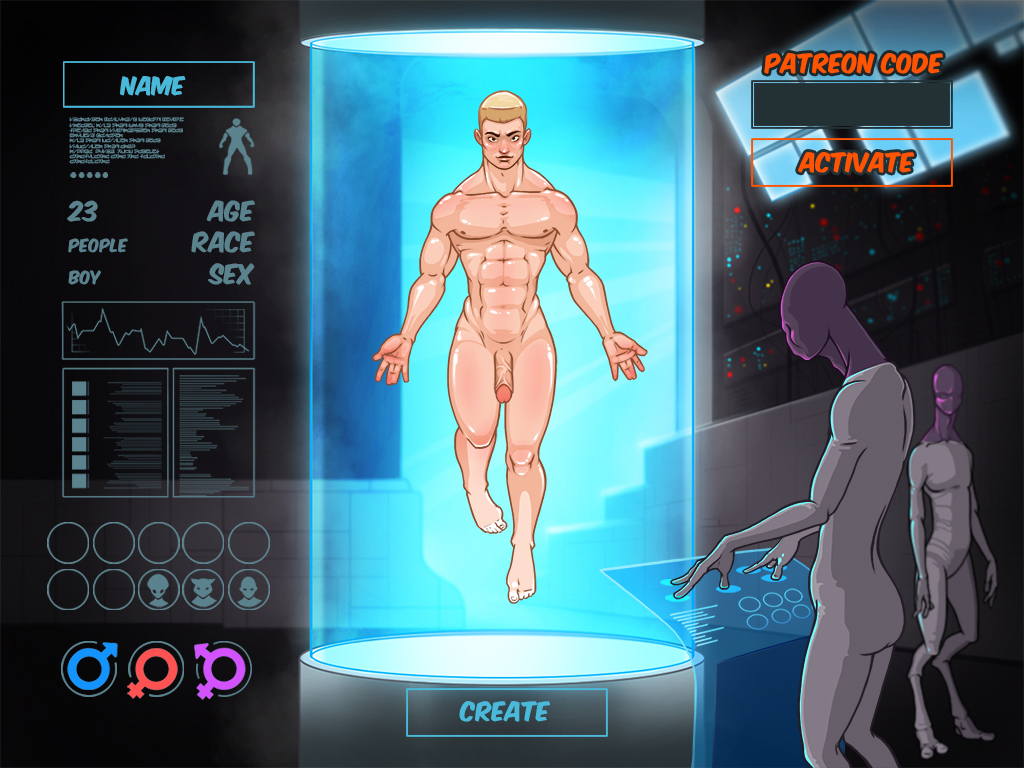Viewport: 1024px width, 768px height.
Task: Change the SEX option
Action: click(231, 274)
